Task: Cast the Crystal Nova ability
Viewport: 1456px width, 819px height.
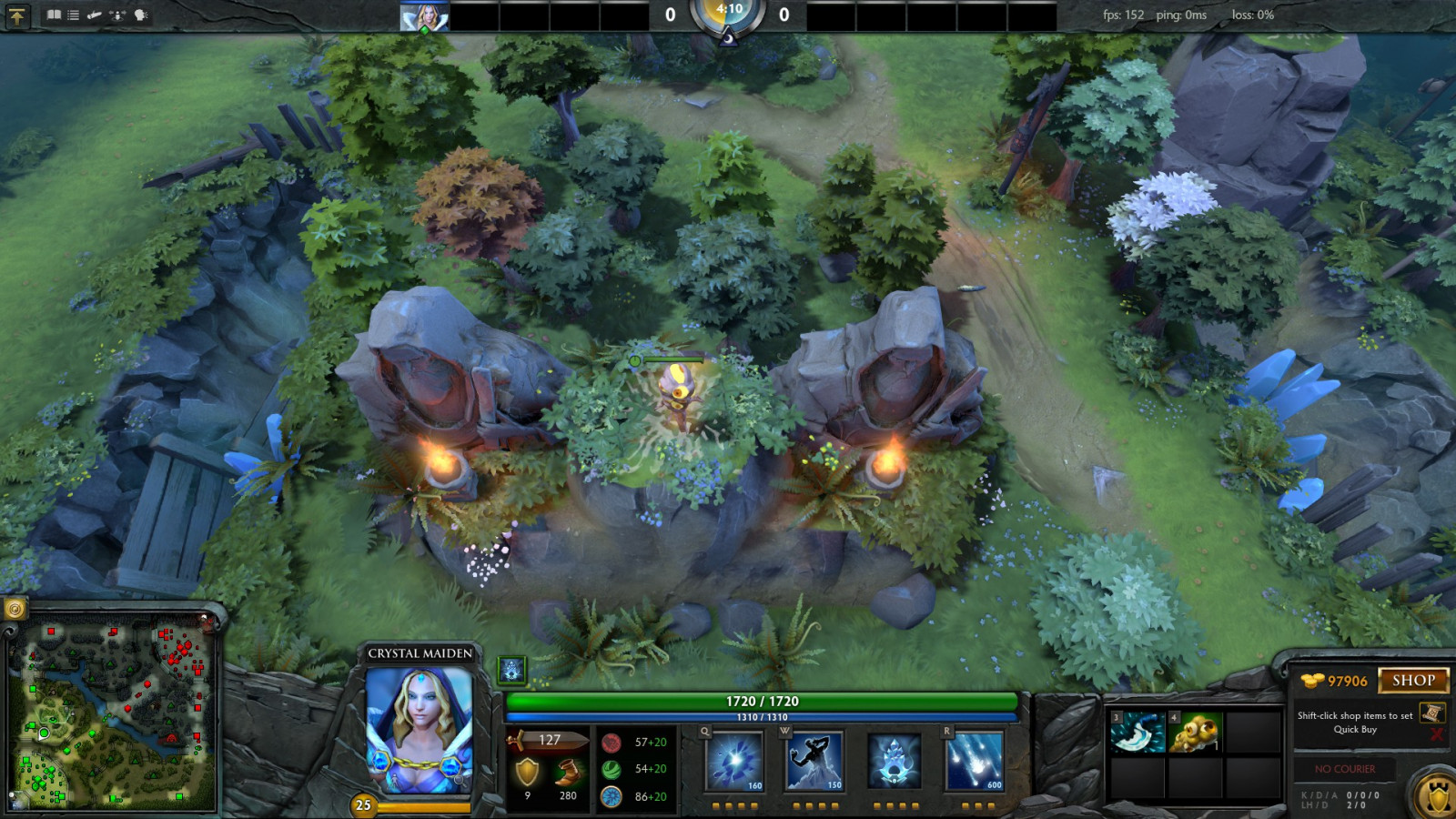Action: [x=735, y=761]
